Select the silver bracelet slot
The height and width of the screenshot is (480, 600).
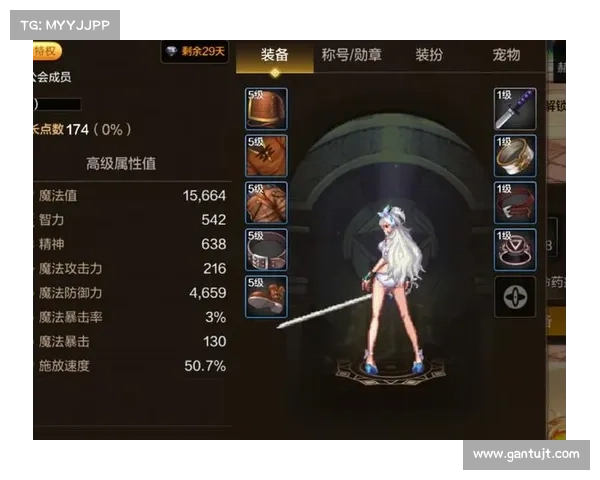[515, 156]
